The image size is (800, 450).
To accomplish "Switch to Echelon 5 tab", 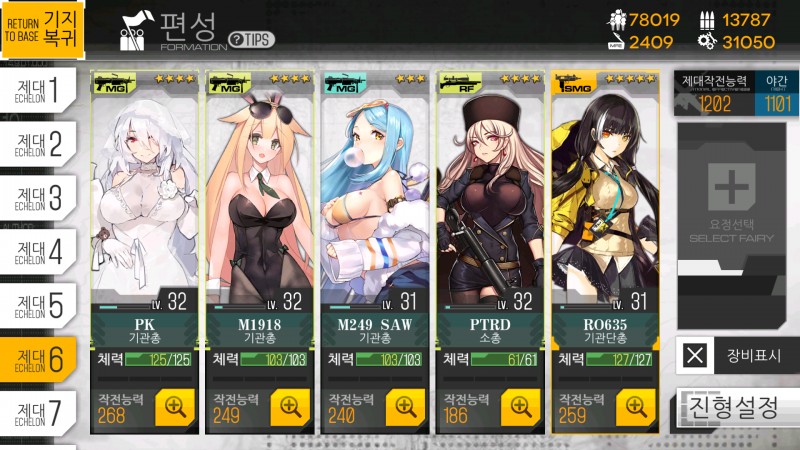I will (x=39, y=304).
